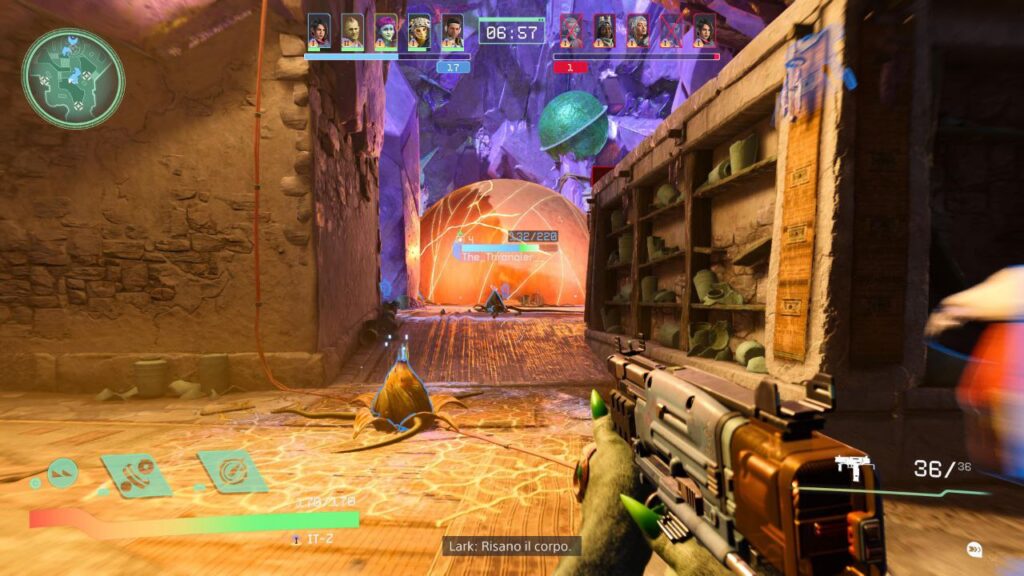Activate the swirl-in-circle ability icon
1024x576 pixels.
coord(232,471)
